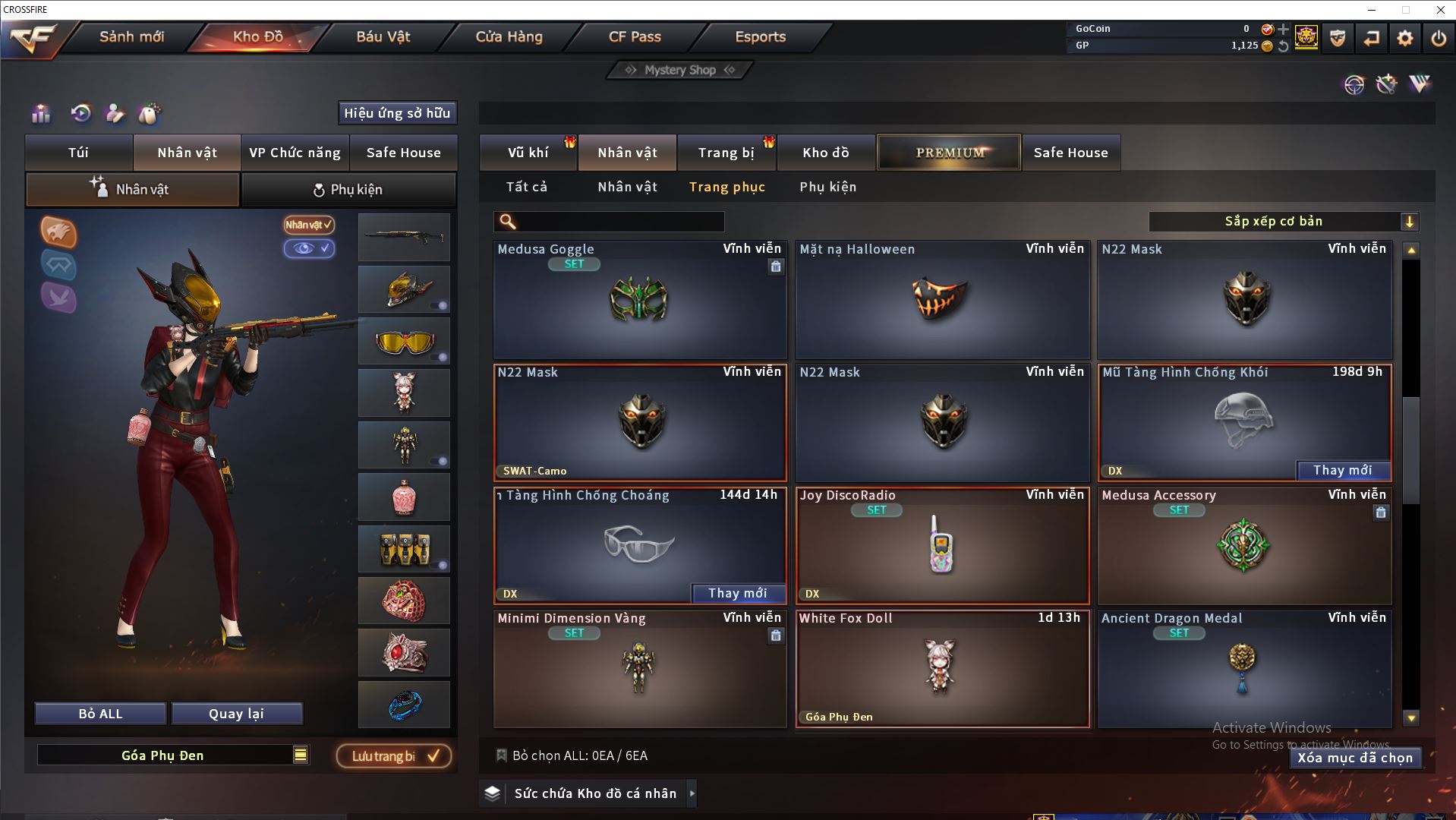Viewport: 1456px width, 820px height.
Task: Save the loadout with Lưu trang bị
Action: pyautogui.click(x=394, y=756)
